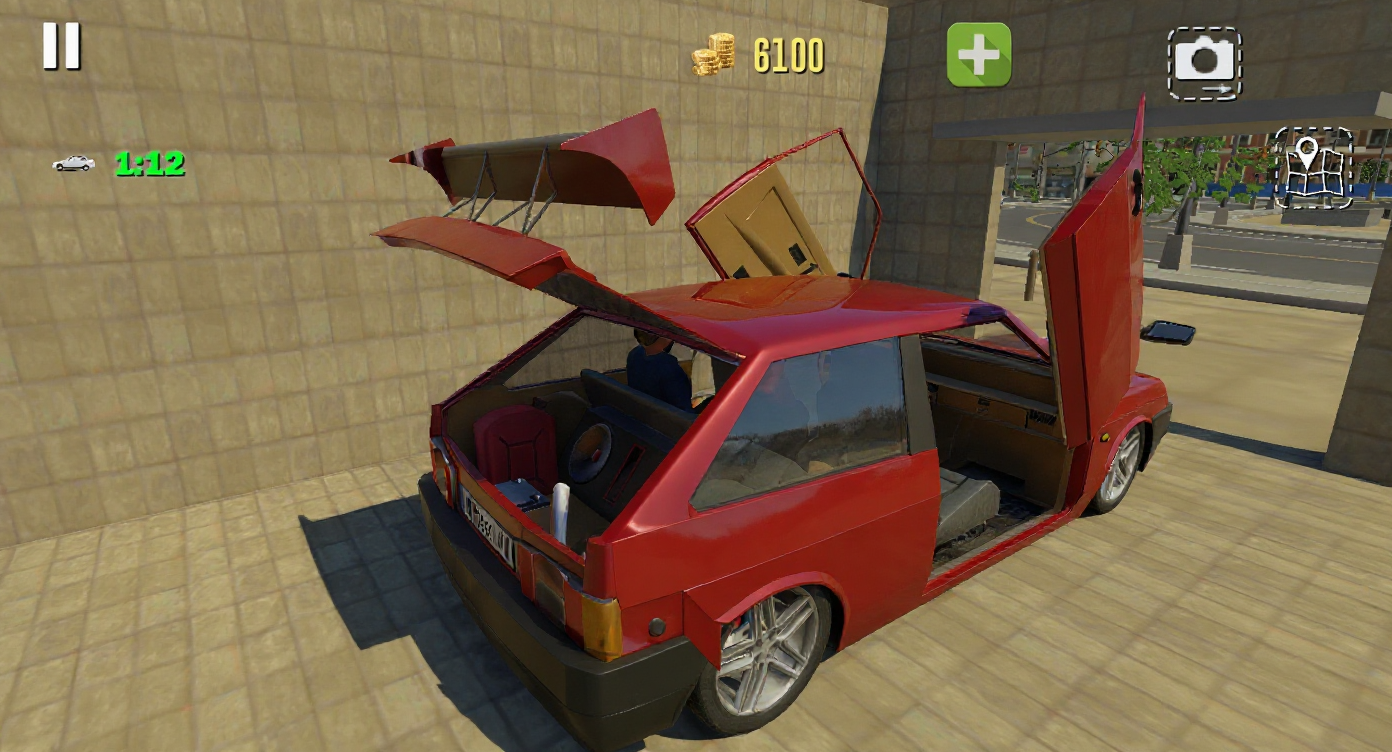The height and width of the screenshot is (752, 1392).
Task: Pause the game
Action: (61, 44)
